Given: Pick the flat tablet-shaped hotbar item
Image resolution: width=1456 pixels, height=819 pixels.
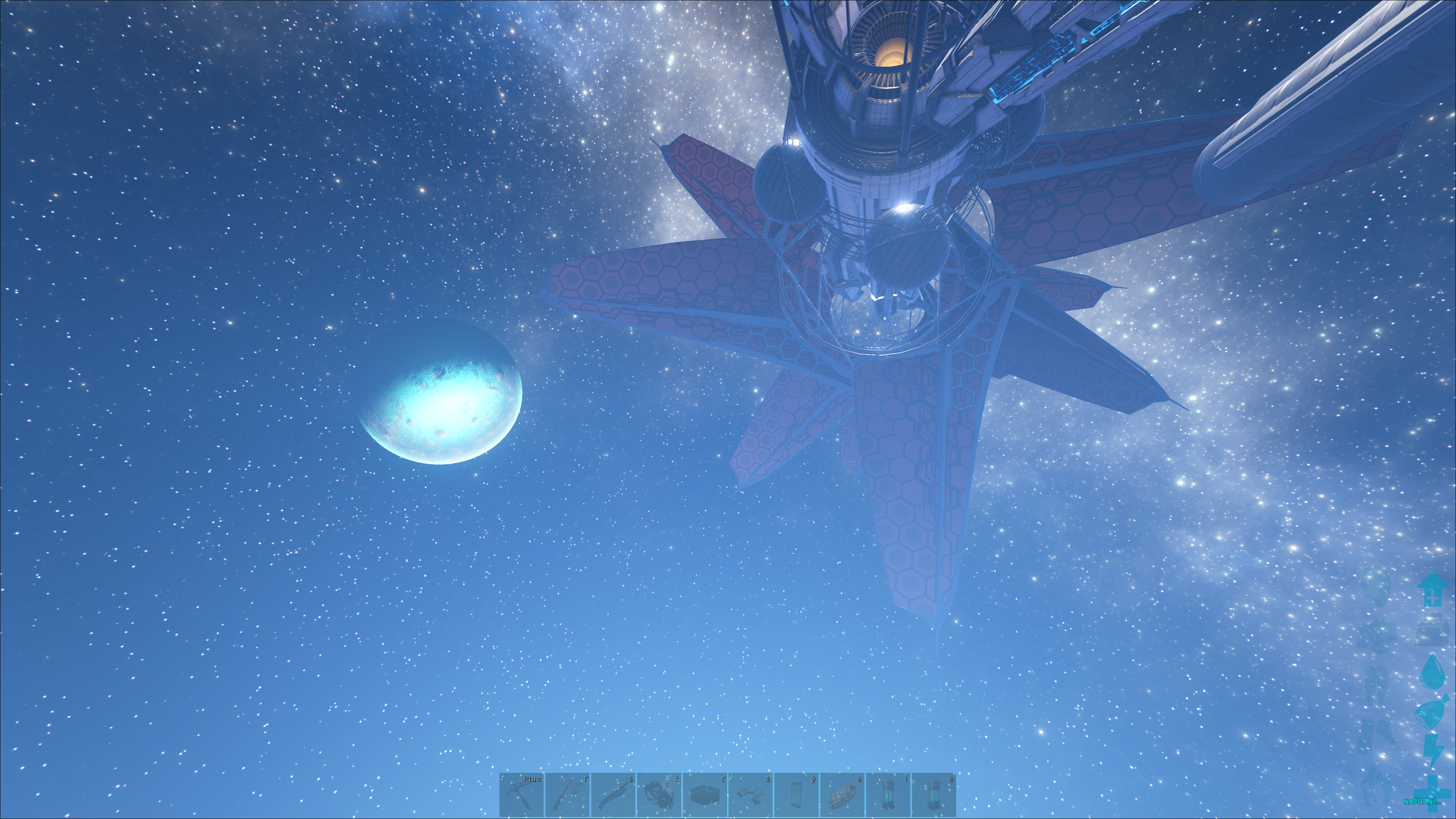Looking at the screenshot, I should (x=796, y=795).
